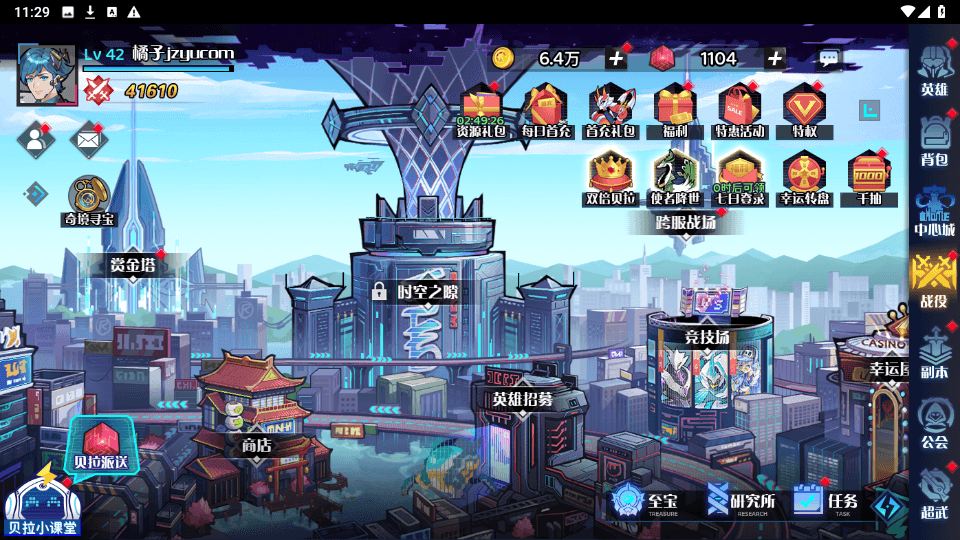Viewport: 960px width, 540px height.
Task: Go to 中心城 central city
Action: click(x=934, y=208)
